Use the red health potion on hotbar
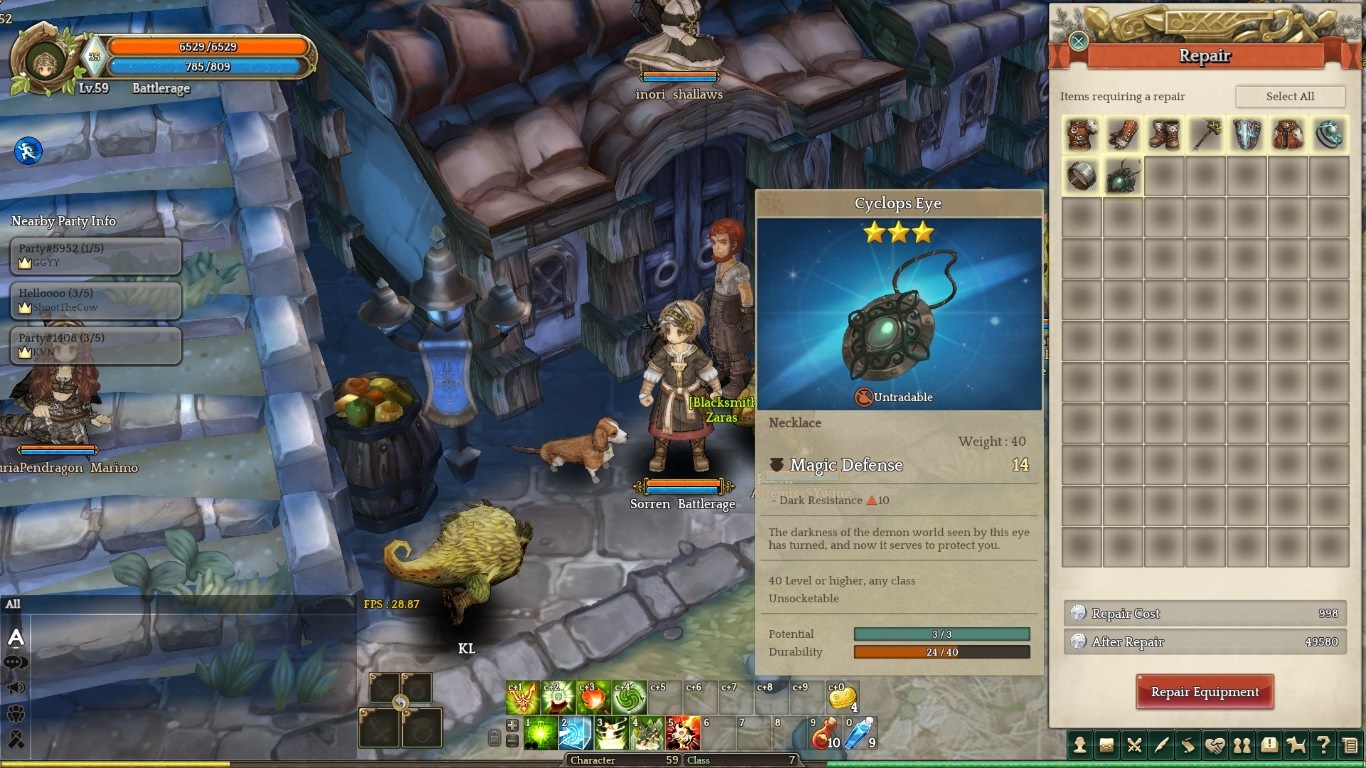The width and height of the screenshot is (1366, 768). point(824,734)
